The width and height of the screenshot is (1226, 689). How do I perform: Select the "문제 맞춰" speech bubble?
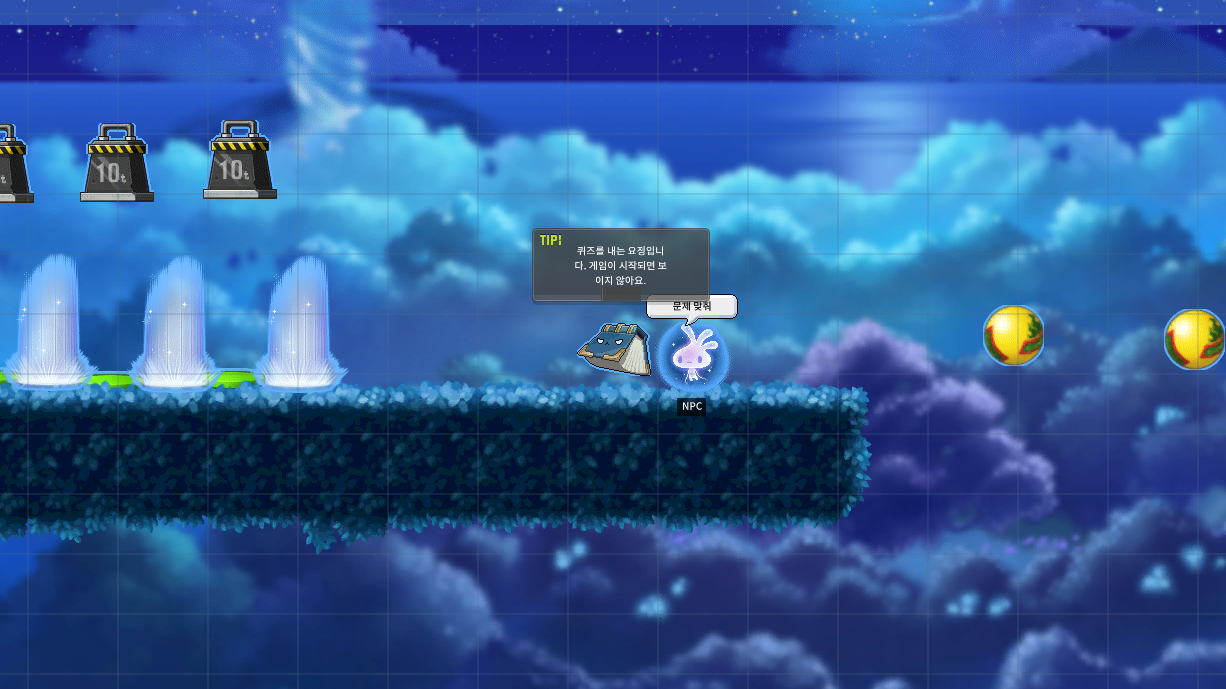pos(691,306)
